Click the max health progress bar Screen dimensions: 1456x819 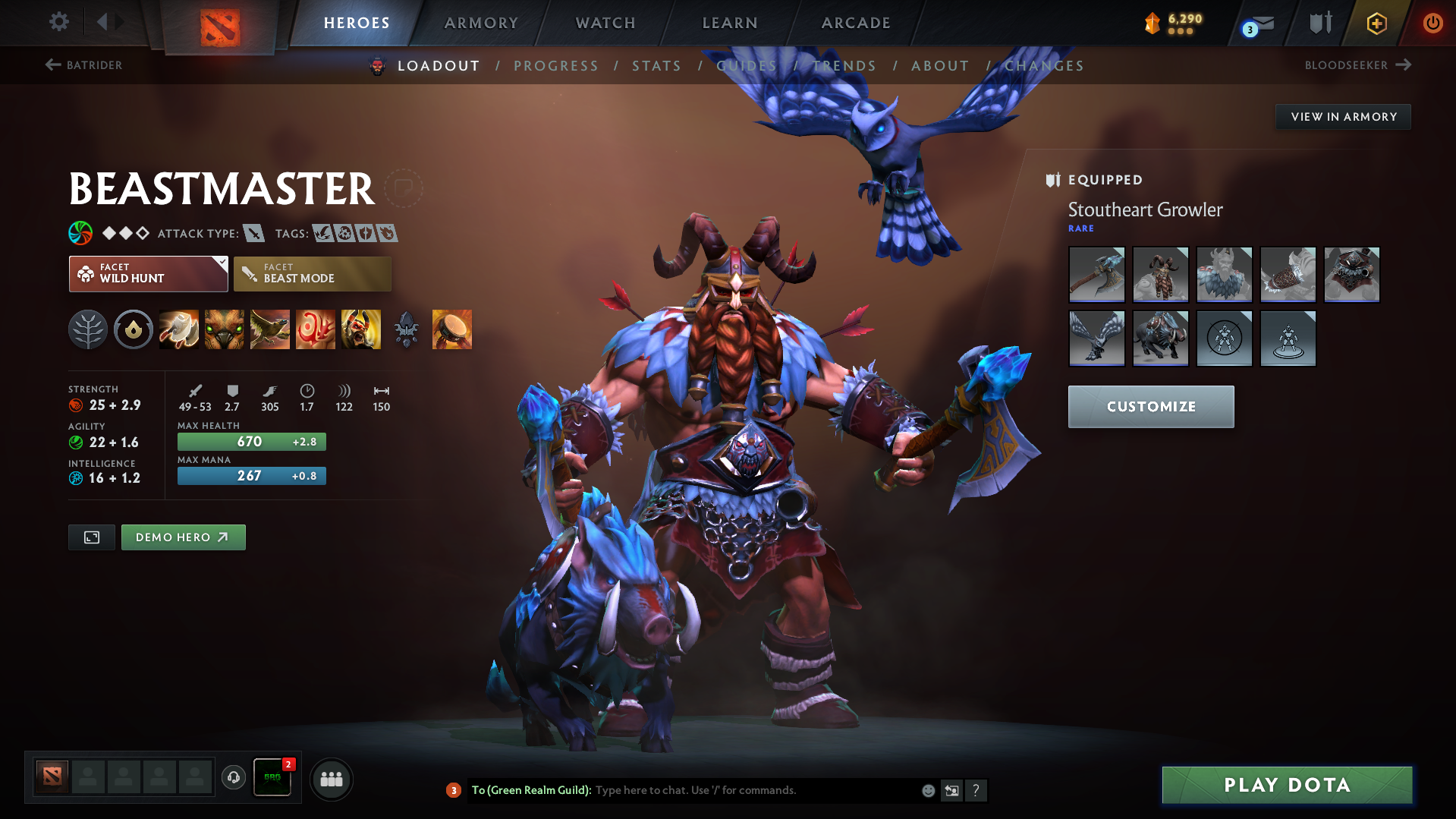(251, 441)
